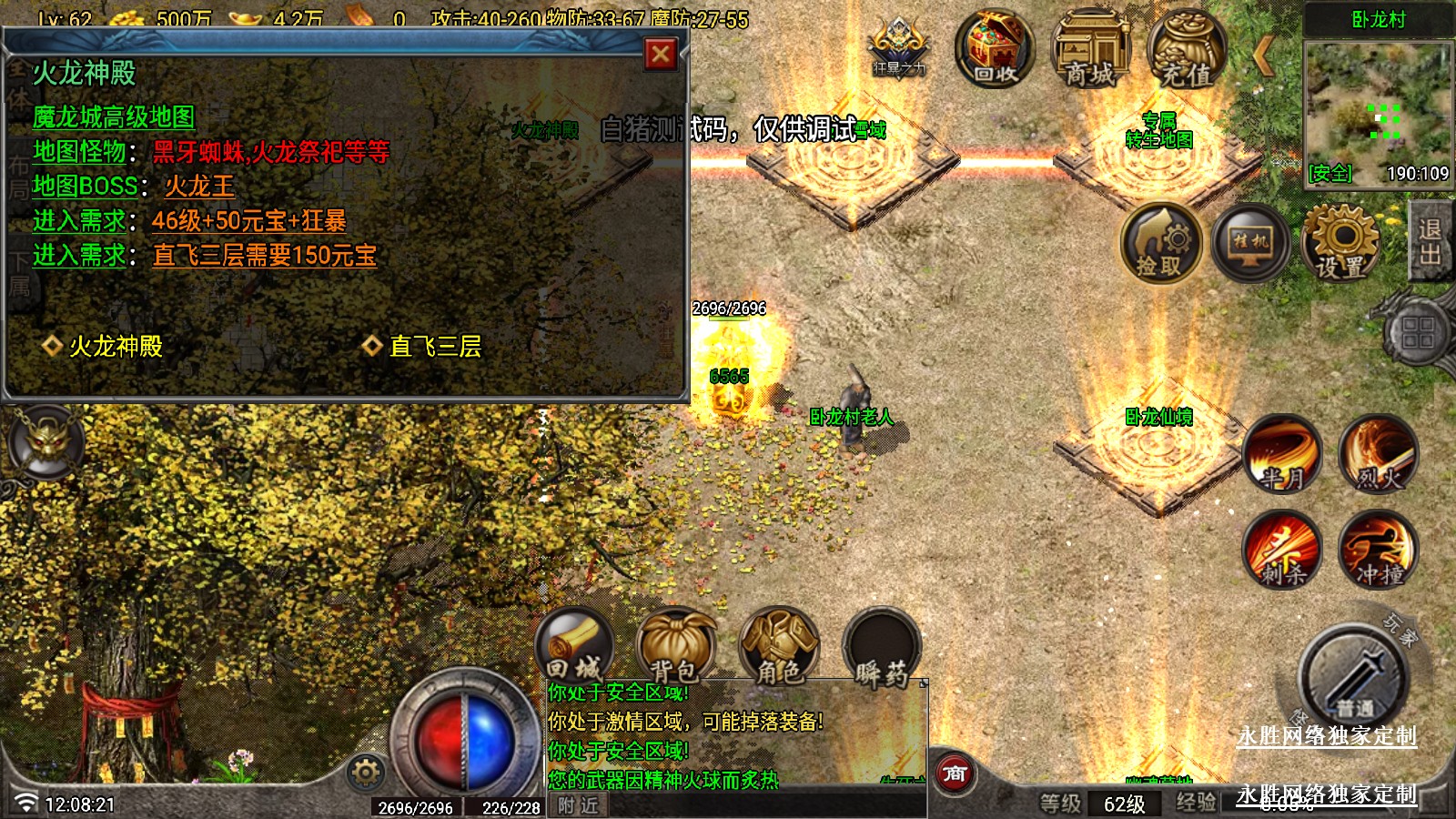Open the 充值 recharge menu
This screenshot has width=1456, height=819.
point(1187,49)
